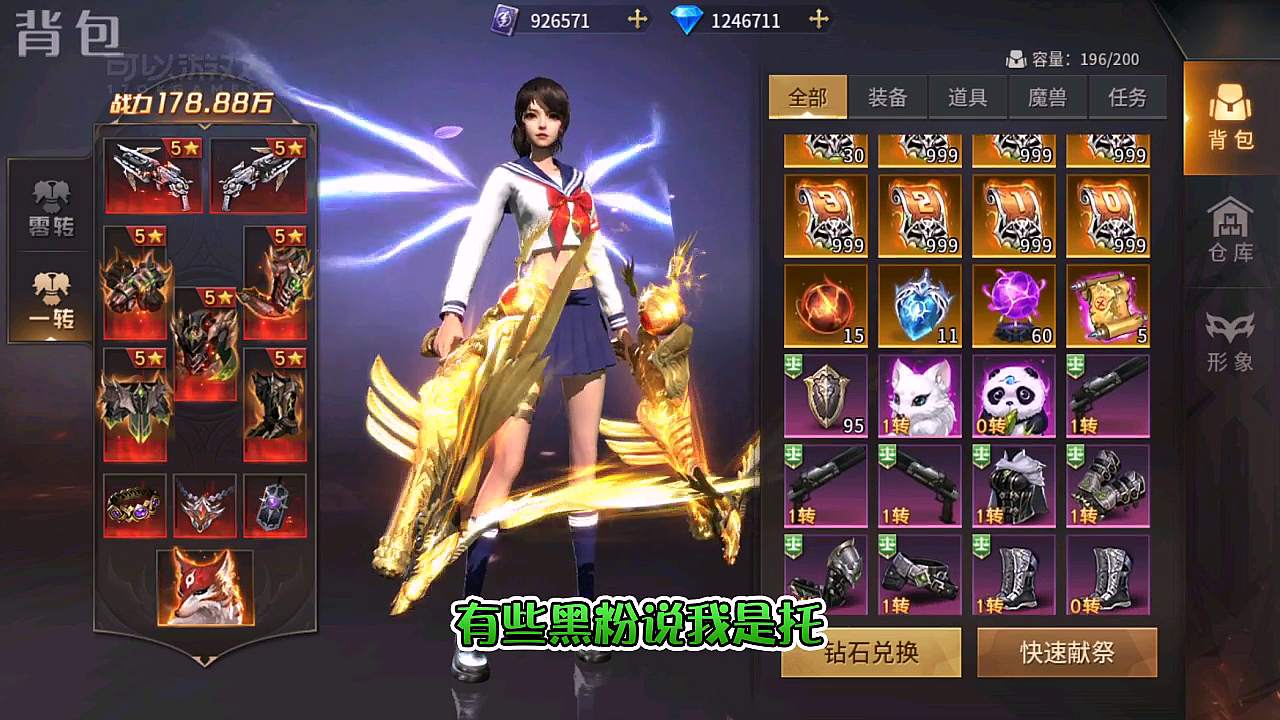This screenshot has width=1280, height=720.
Task: Activate the 快速献祭 quick sacrifice button
Action: point(1067,652)
